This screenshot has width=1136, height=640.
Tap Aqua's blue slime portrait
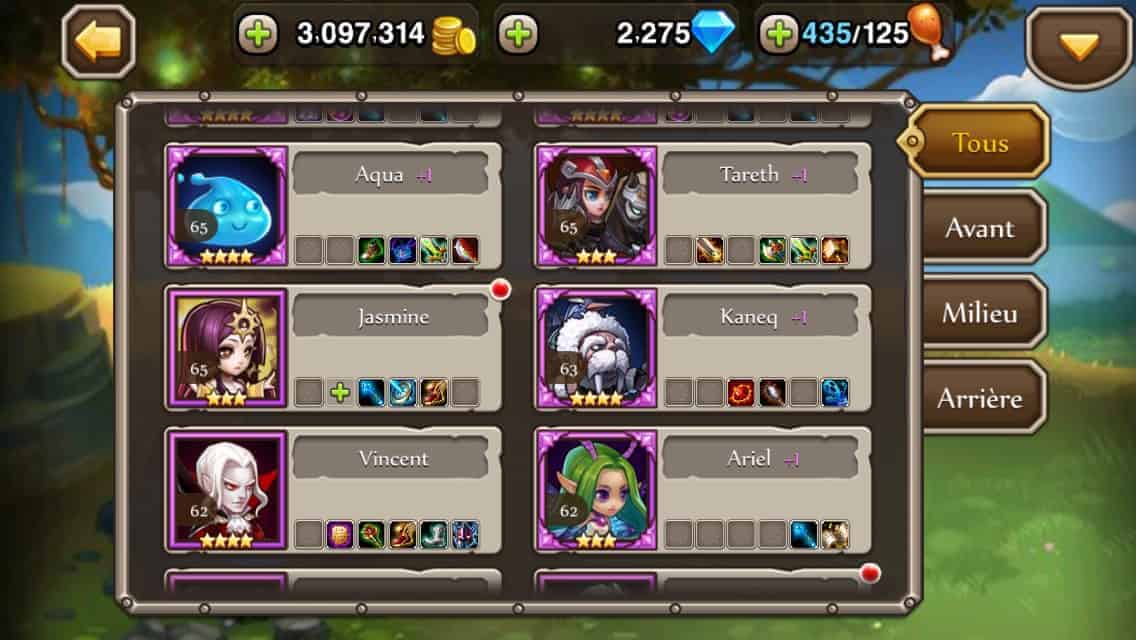227,205
